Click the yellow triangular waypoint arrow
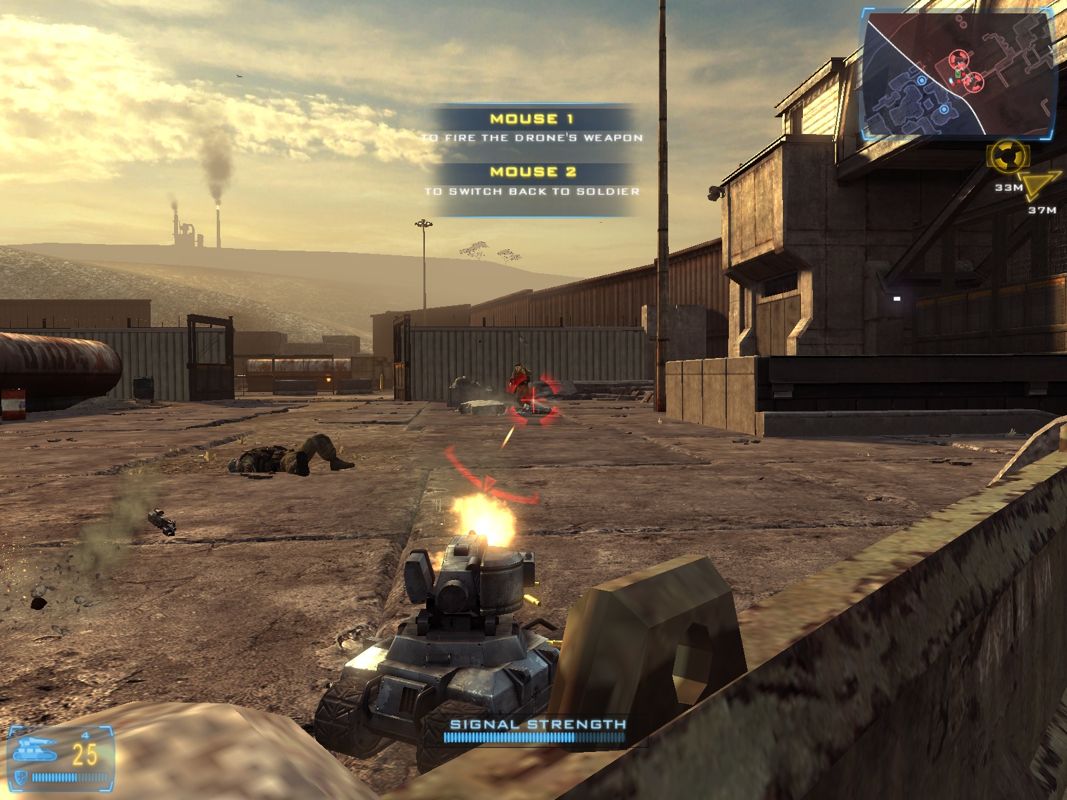1067x800 pixels. 1044,186
